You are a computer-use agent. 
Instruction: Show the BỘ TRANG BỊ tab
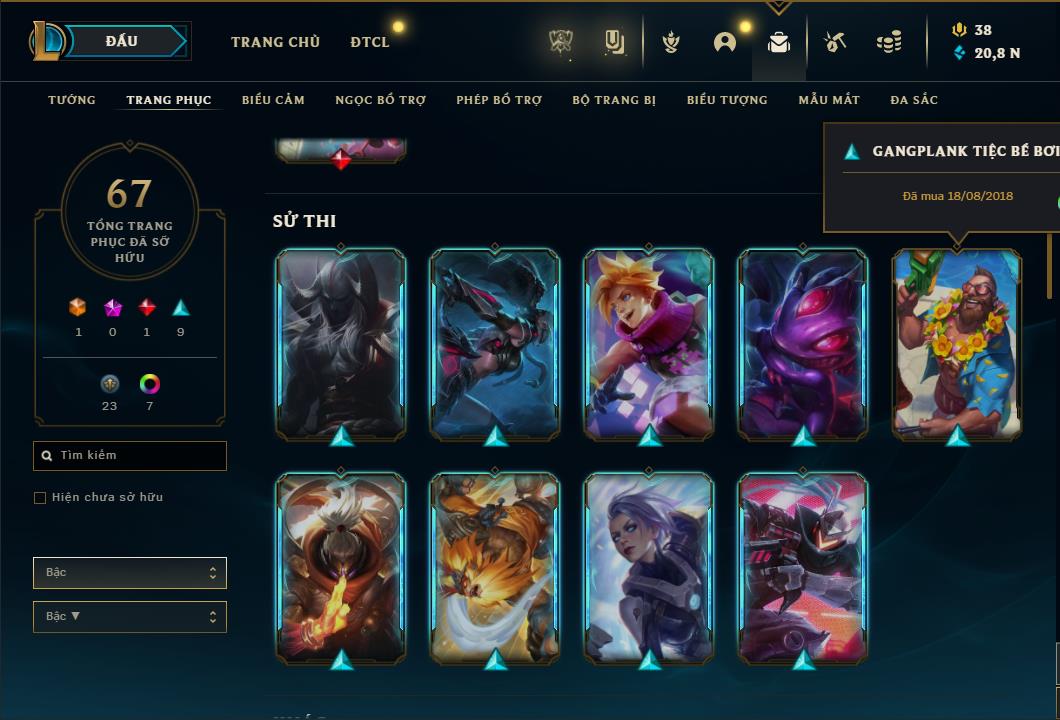coord(614,100)
